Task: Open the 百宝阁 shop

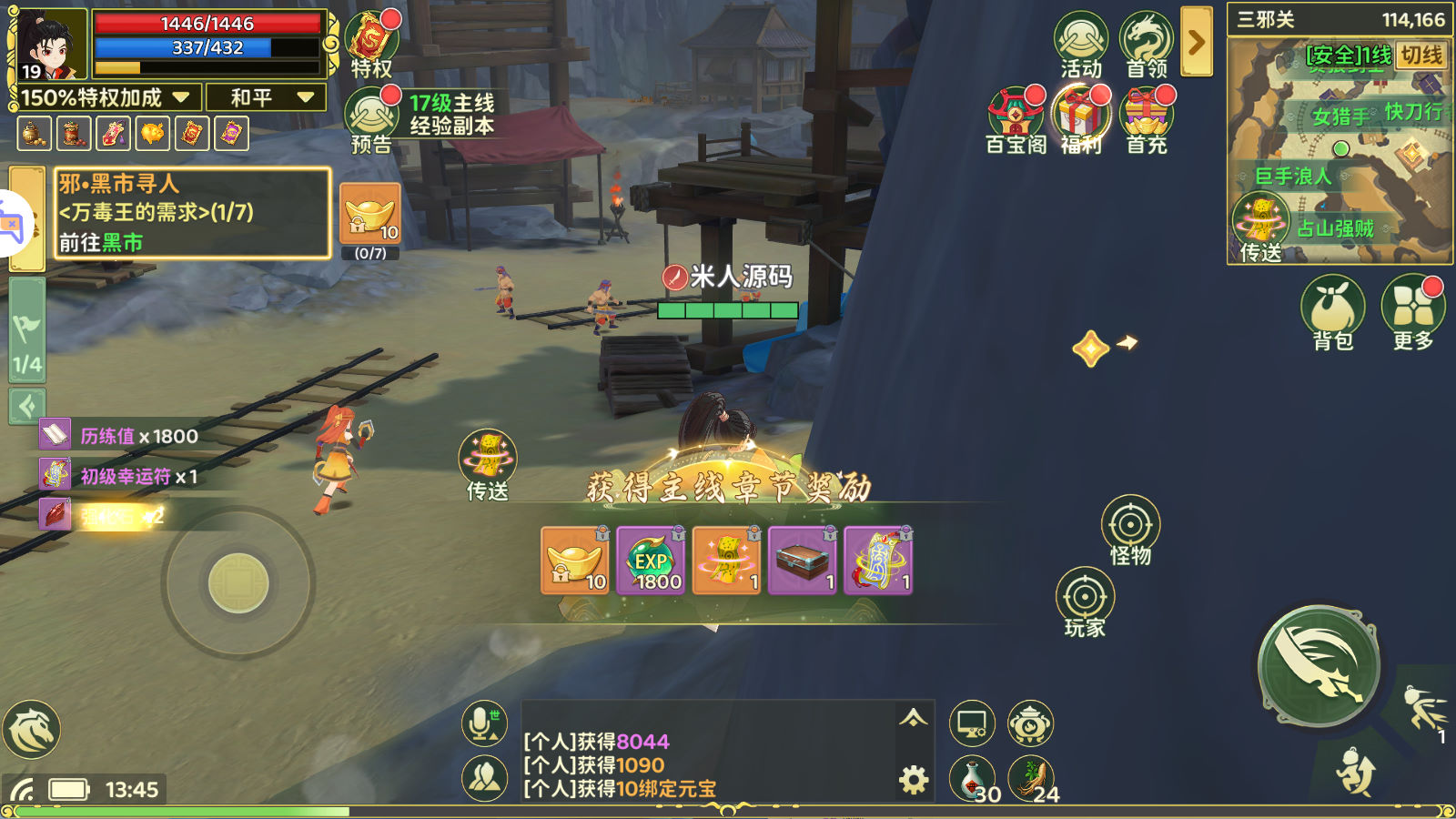Action: (x=1015, y=119)
